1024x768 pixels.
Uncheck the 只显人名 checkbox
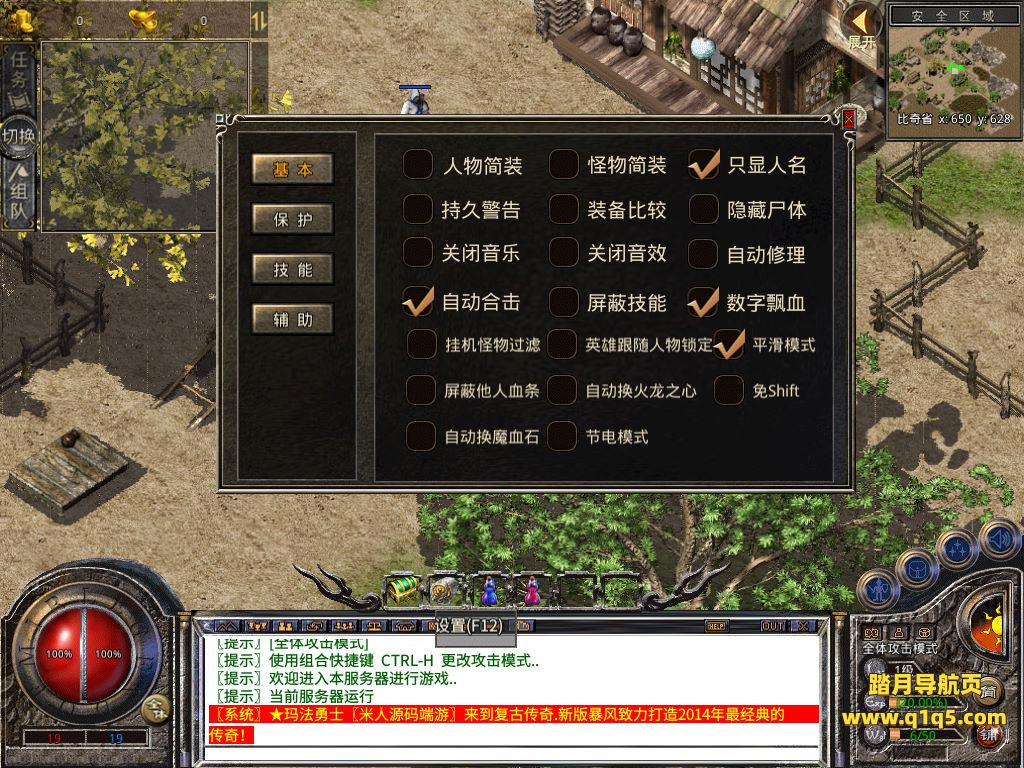click(x=704, y=164)
